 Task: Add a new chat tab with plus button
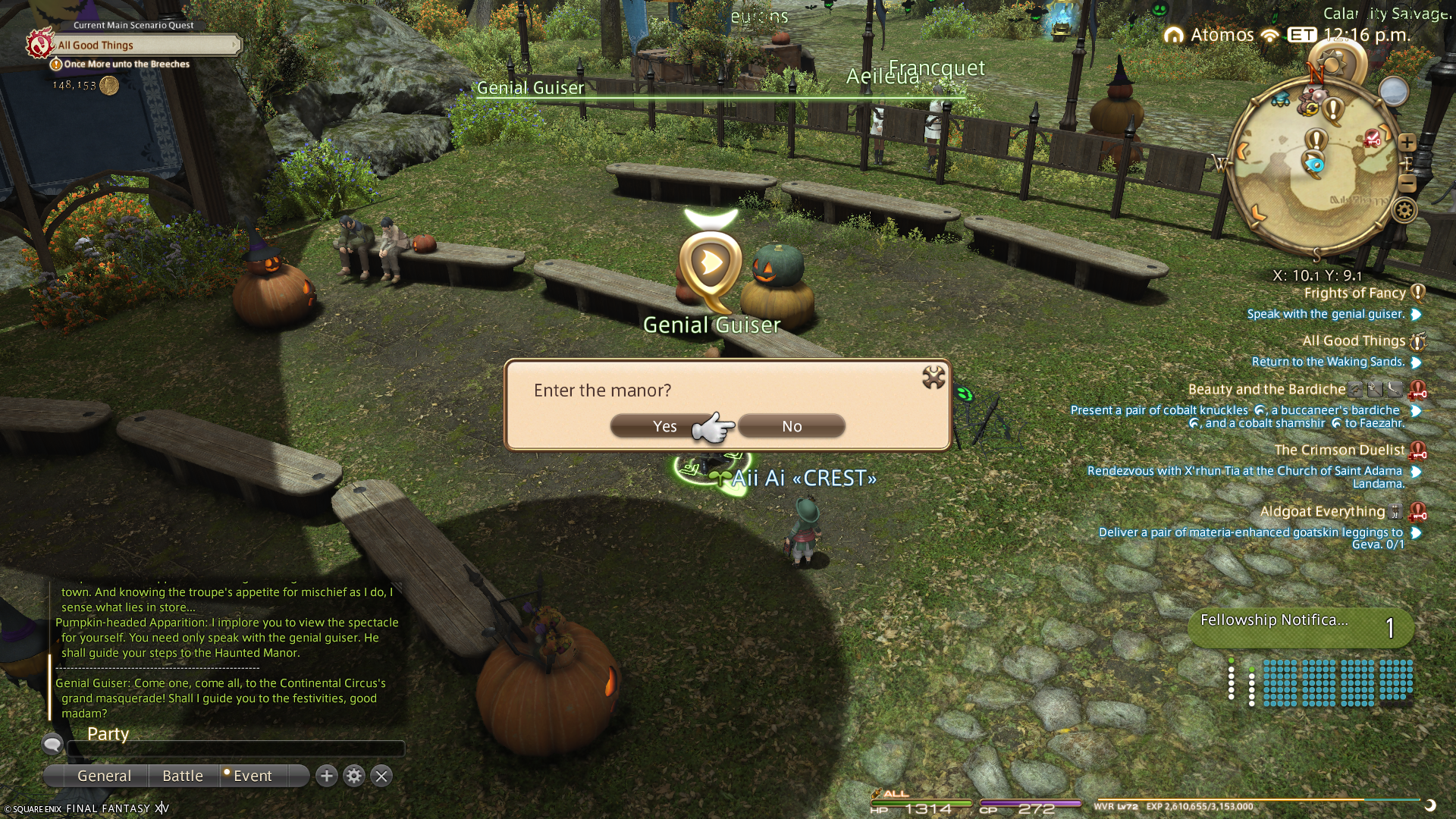click(327, 776)
